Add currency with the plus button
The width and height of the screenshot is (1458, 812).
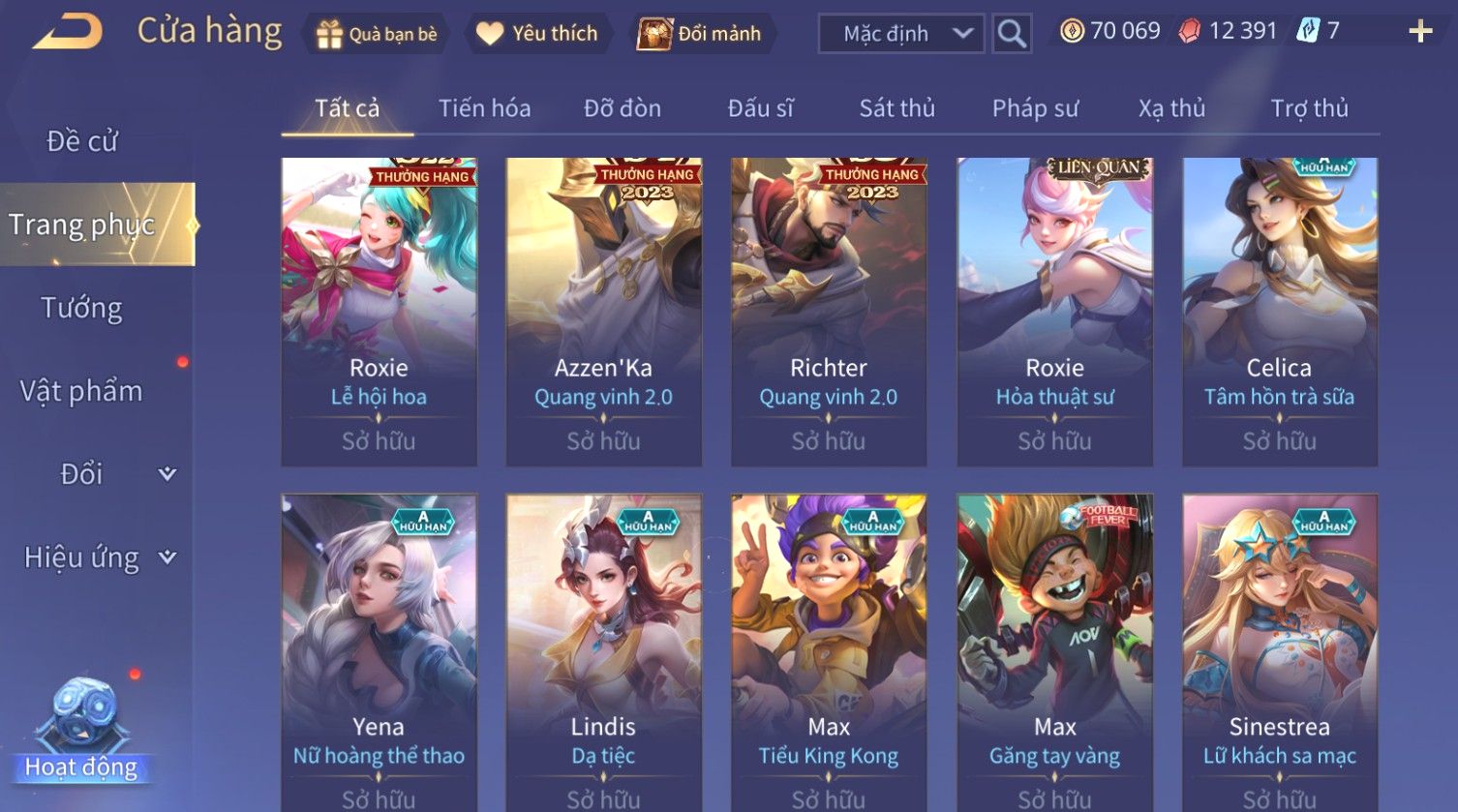(1419, 32)
